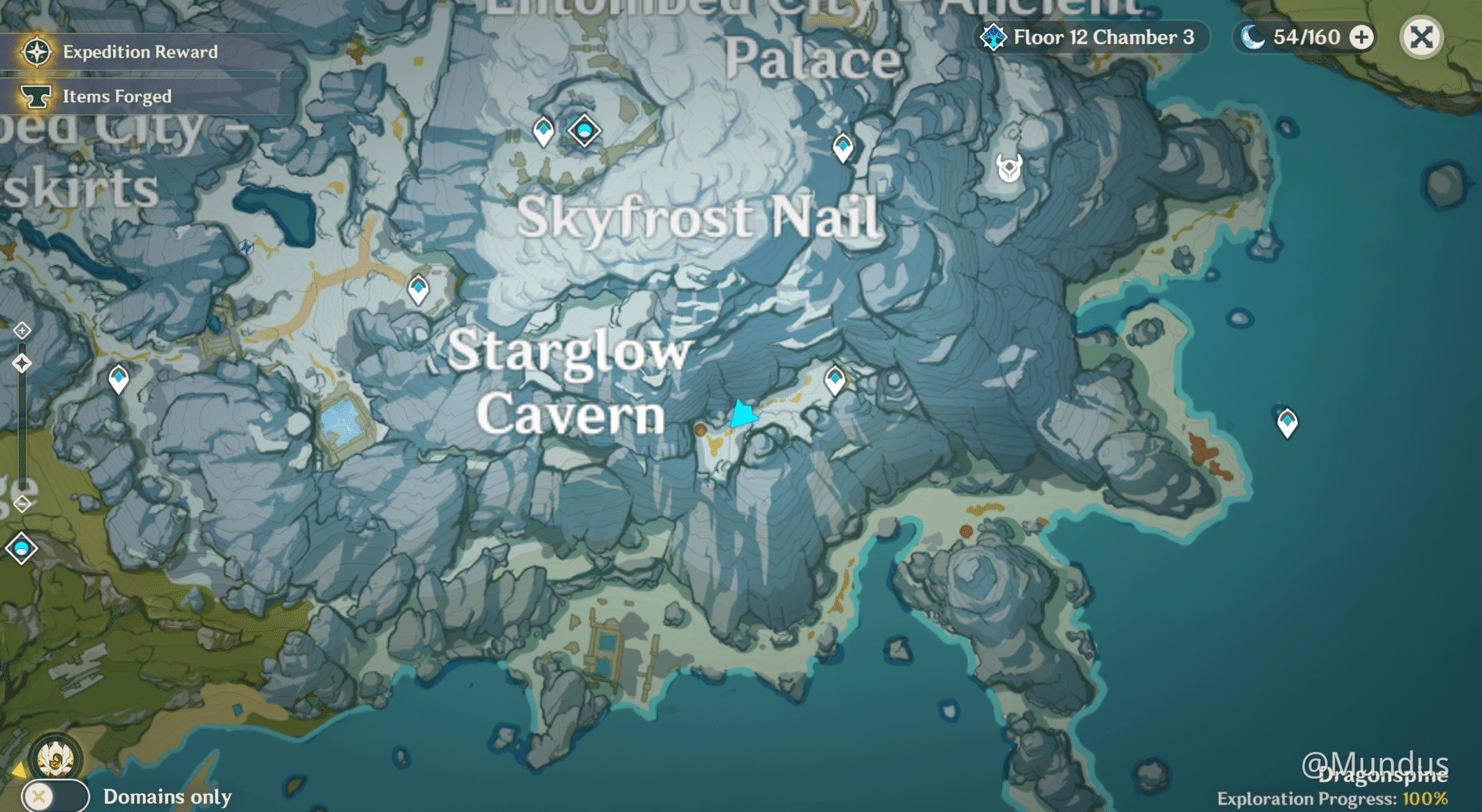Open the blue domain marker at the left map edge
Viewport: 1482px width, 812px height.
pos(22,548)
